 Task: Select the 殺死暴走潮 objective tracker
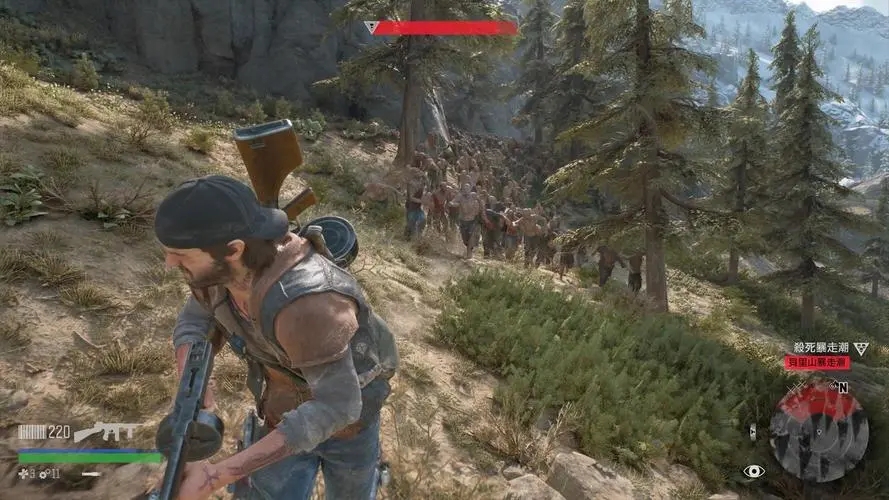(x=819, y=347)
